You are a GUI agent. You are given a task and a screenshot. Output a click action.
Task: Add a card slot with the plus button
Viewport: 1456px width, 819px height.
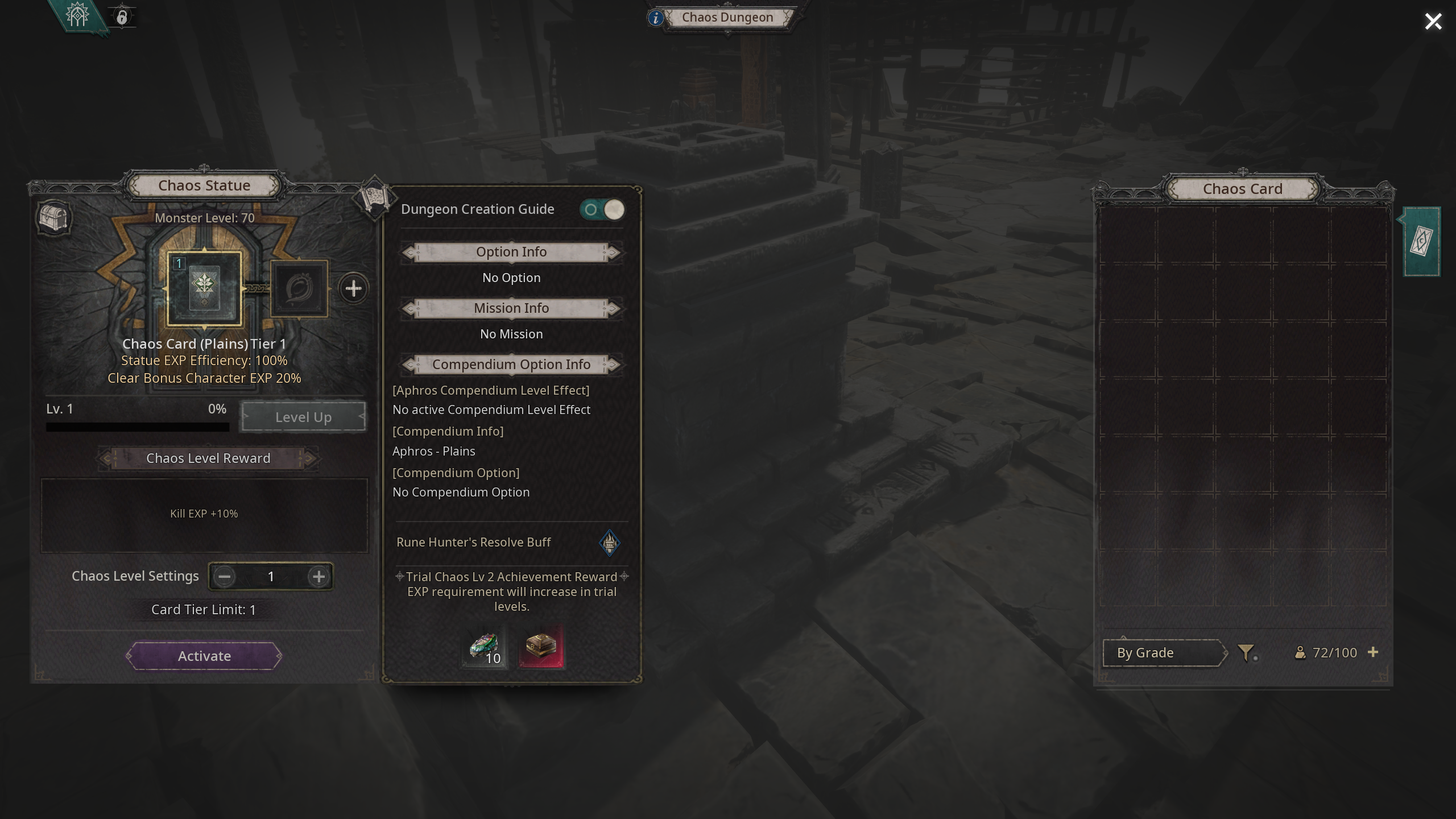point(353,288)
